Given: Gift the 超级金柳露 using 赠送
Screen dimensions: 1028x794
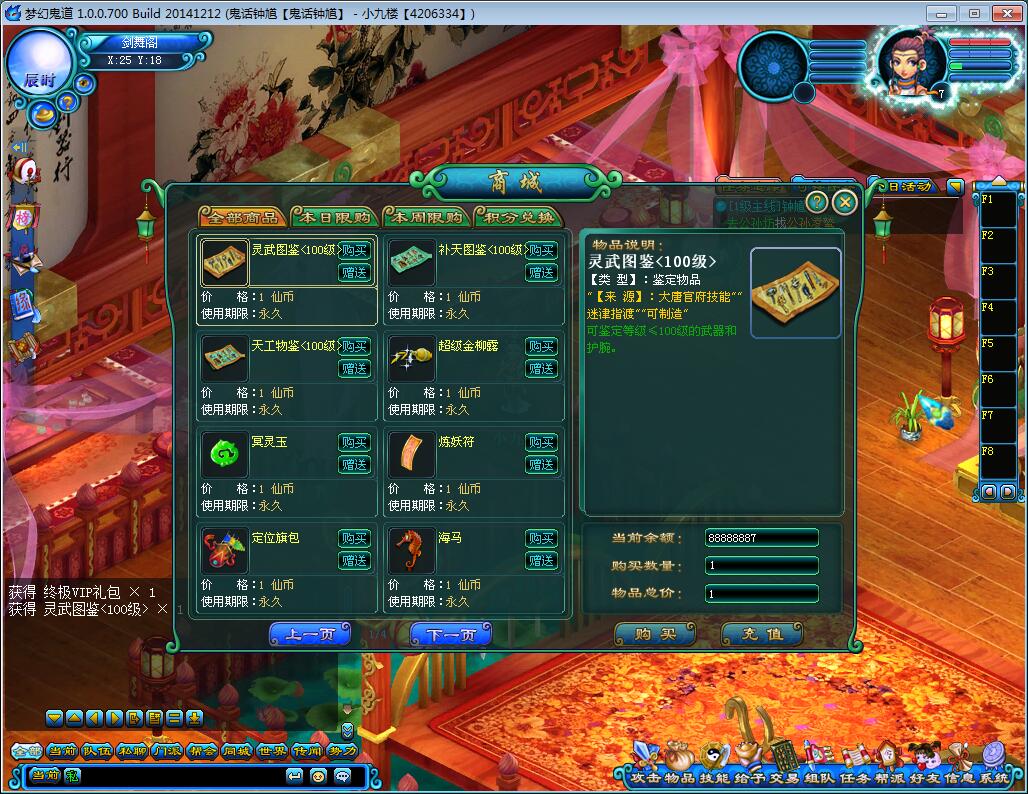Looking at the screenshot, I should [x=541, y=368].
